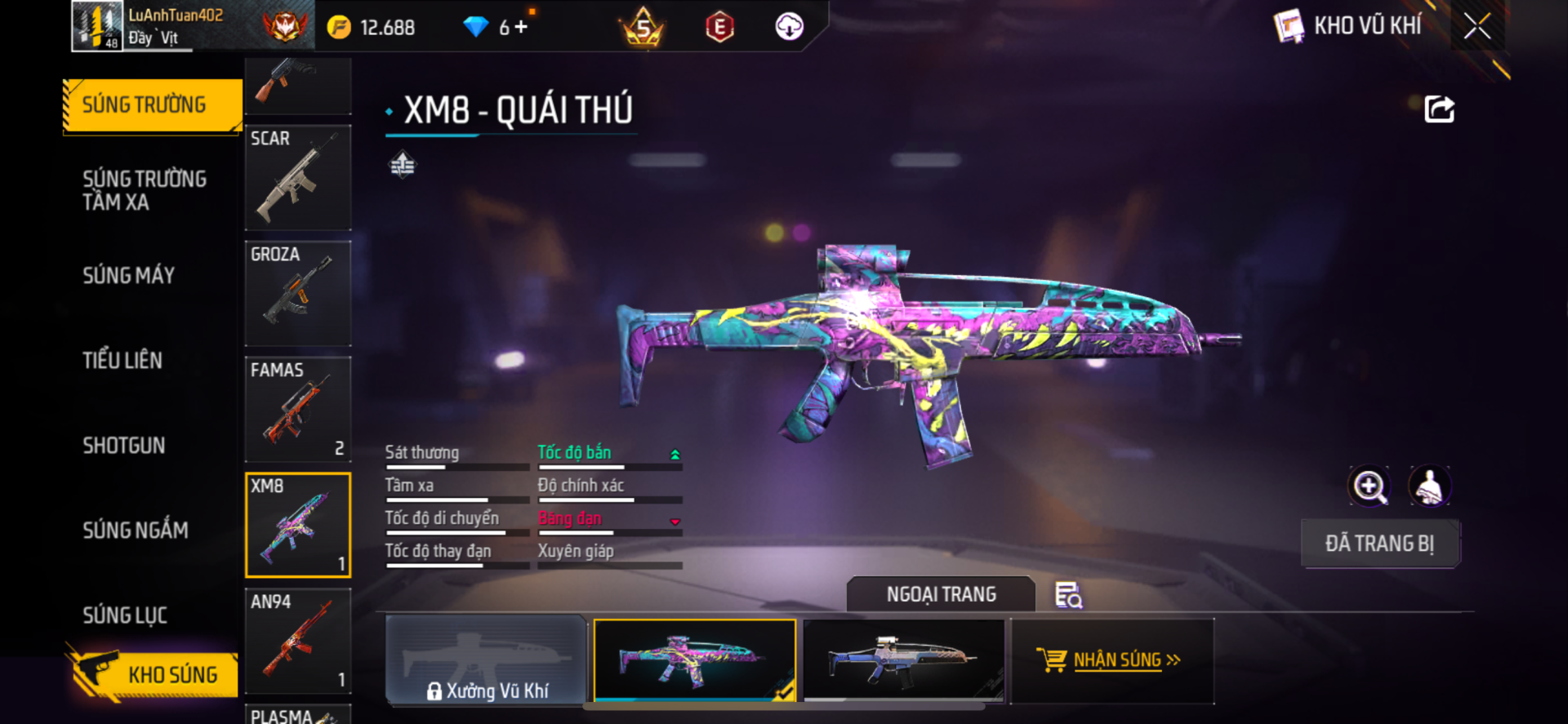Open the Súng Ngắm category
The width and height of the screenshot is (1568, 724).
coord(136,531)
